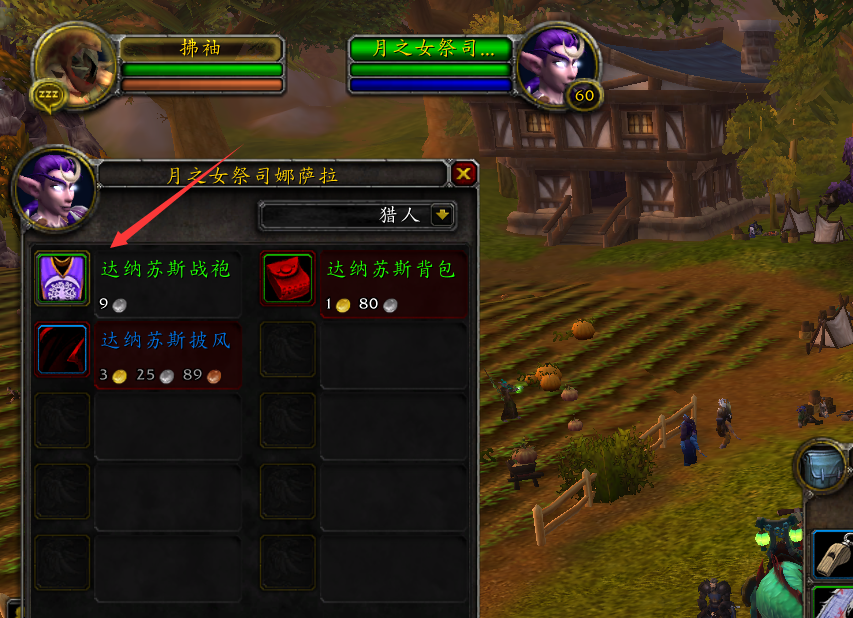The width and height of the screenshot is (853, 618).
Task: Open the 猎人 class filter dropdown
Action: [x=442, y=214]
